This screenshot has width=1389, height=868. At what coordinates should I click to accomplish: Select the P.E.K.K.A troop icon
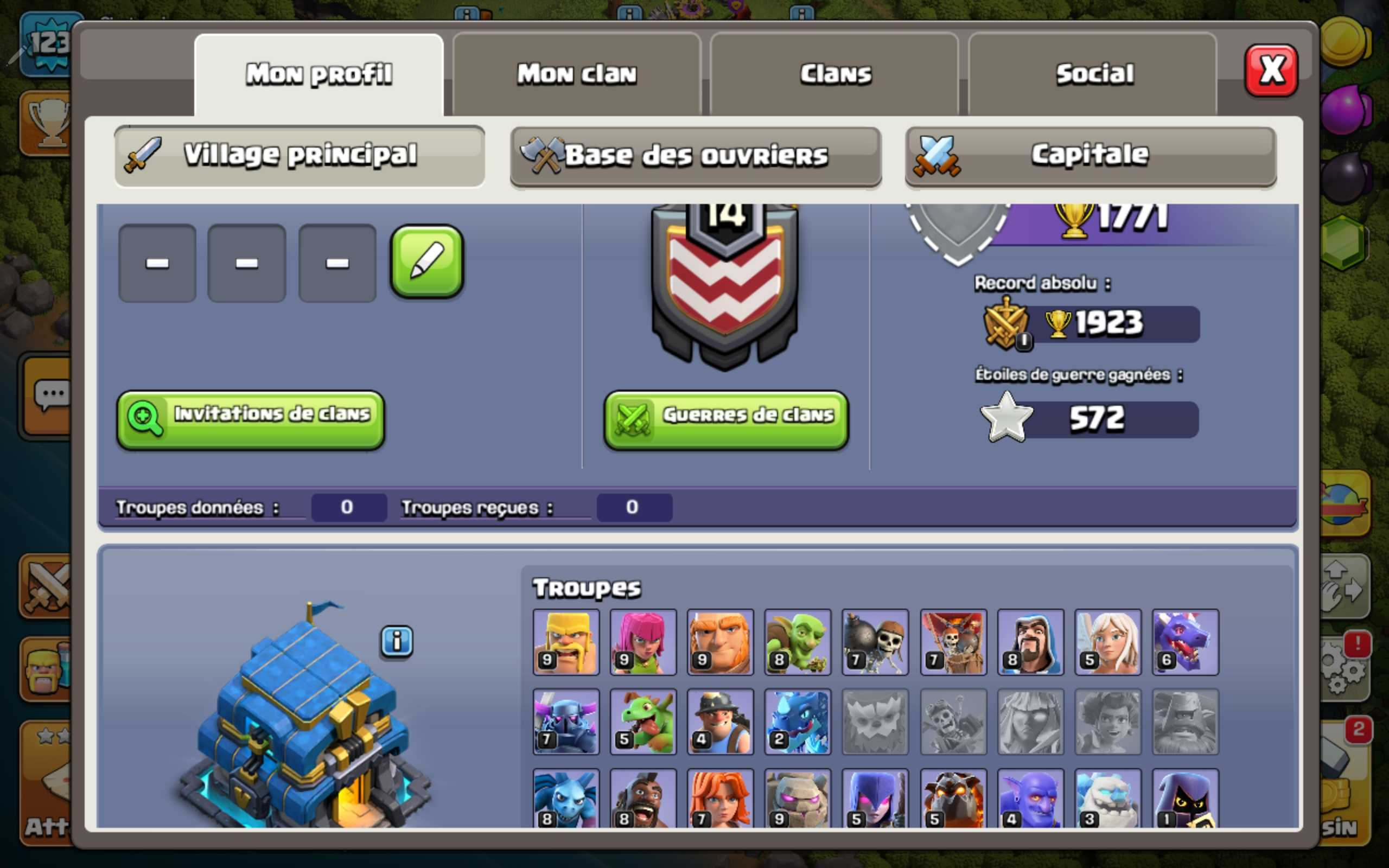566,722
